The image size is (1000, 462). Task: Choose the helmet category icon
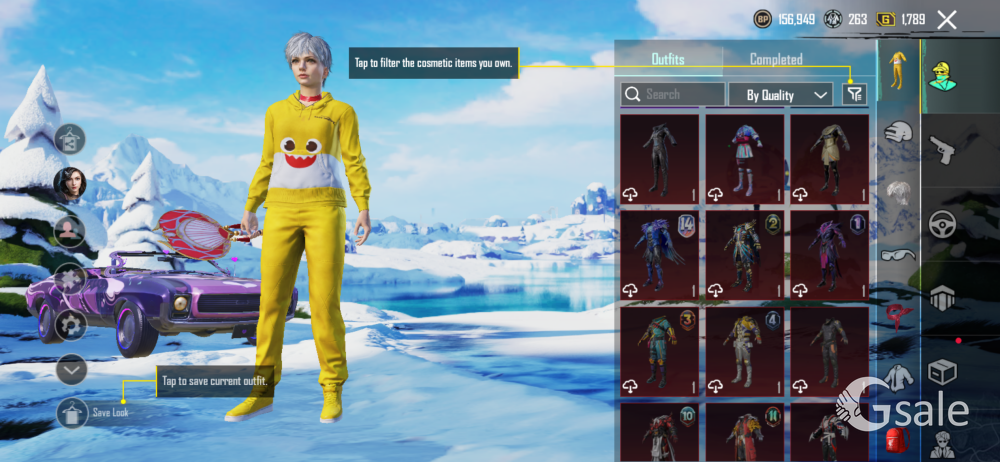[x=898, y=131]
